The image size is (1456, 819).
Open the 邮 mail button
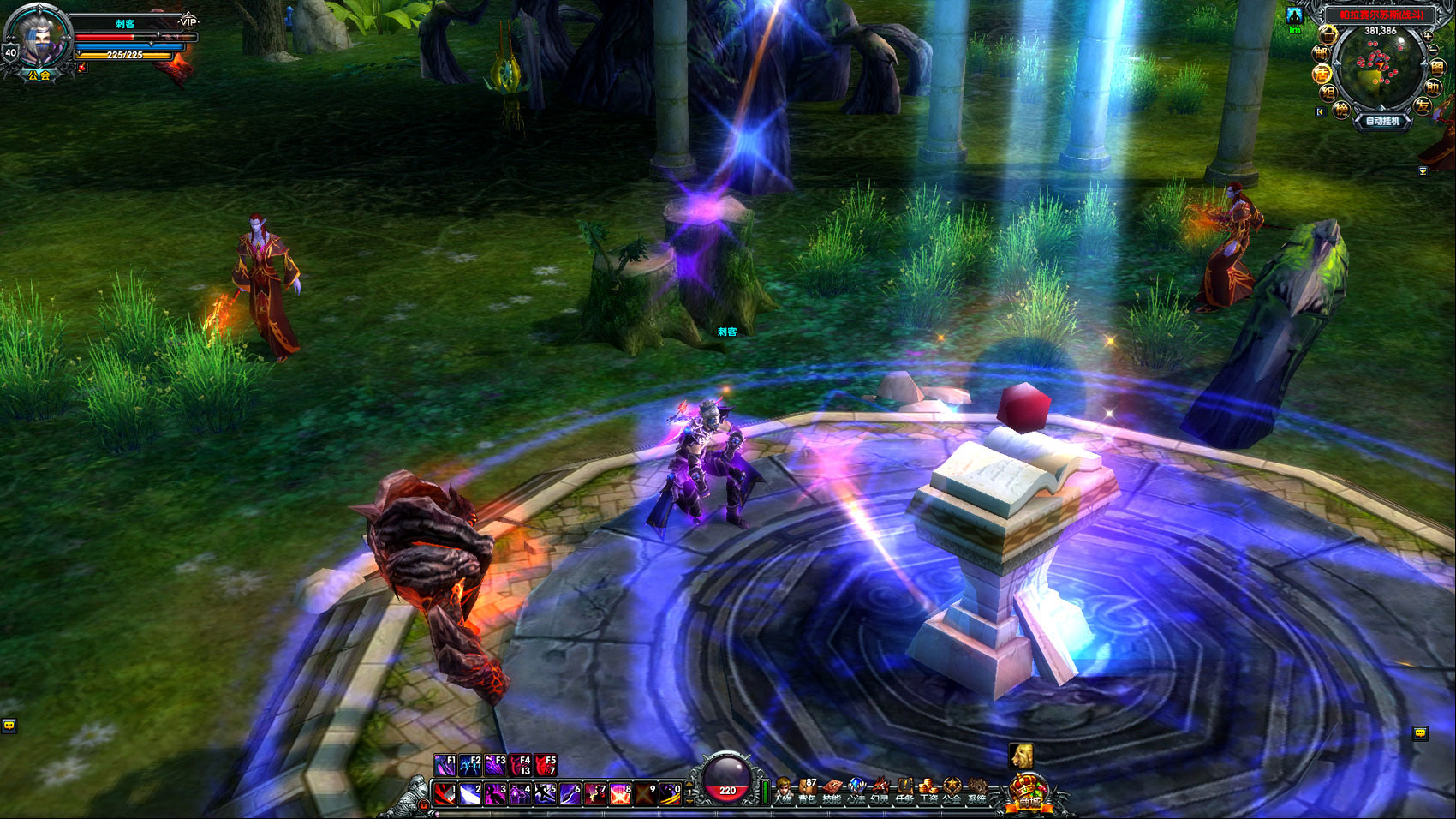[x=1322, y=53]
